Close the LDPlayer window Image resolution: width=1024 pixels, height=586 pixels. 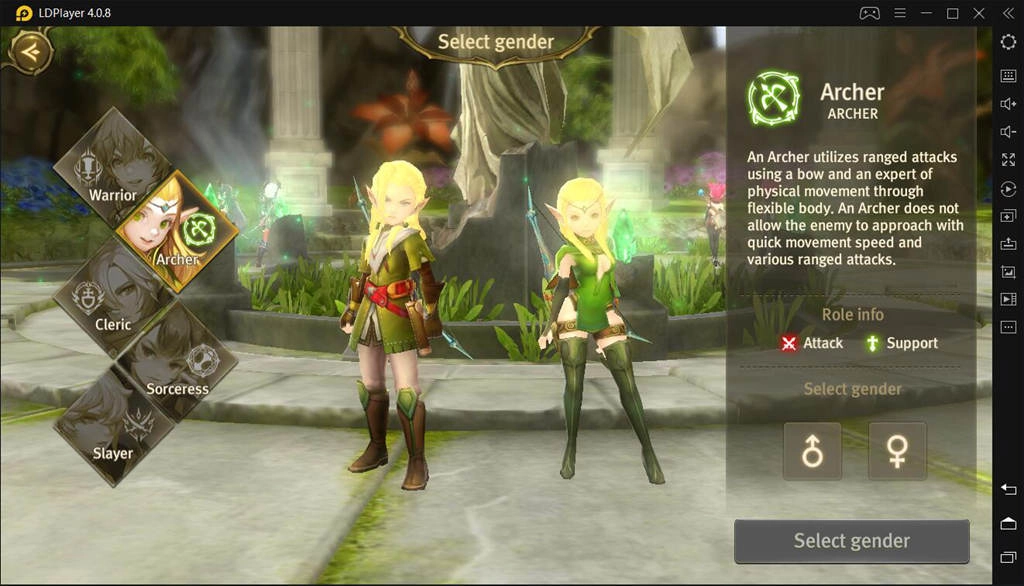[978, 13]
